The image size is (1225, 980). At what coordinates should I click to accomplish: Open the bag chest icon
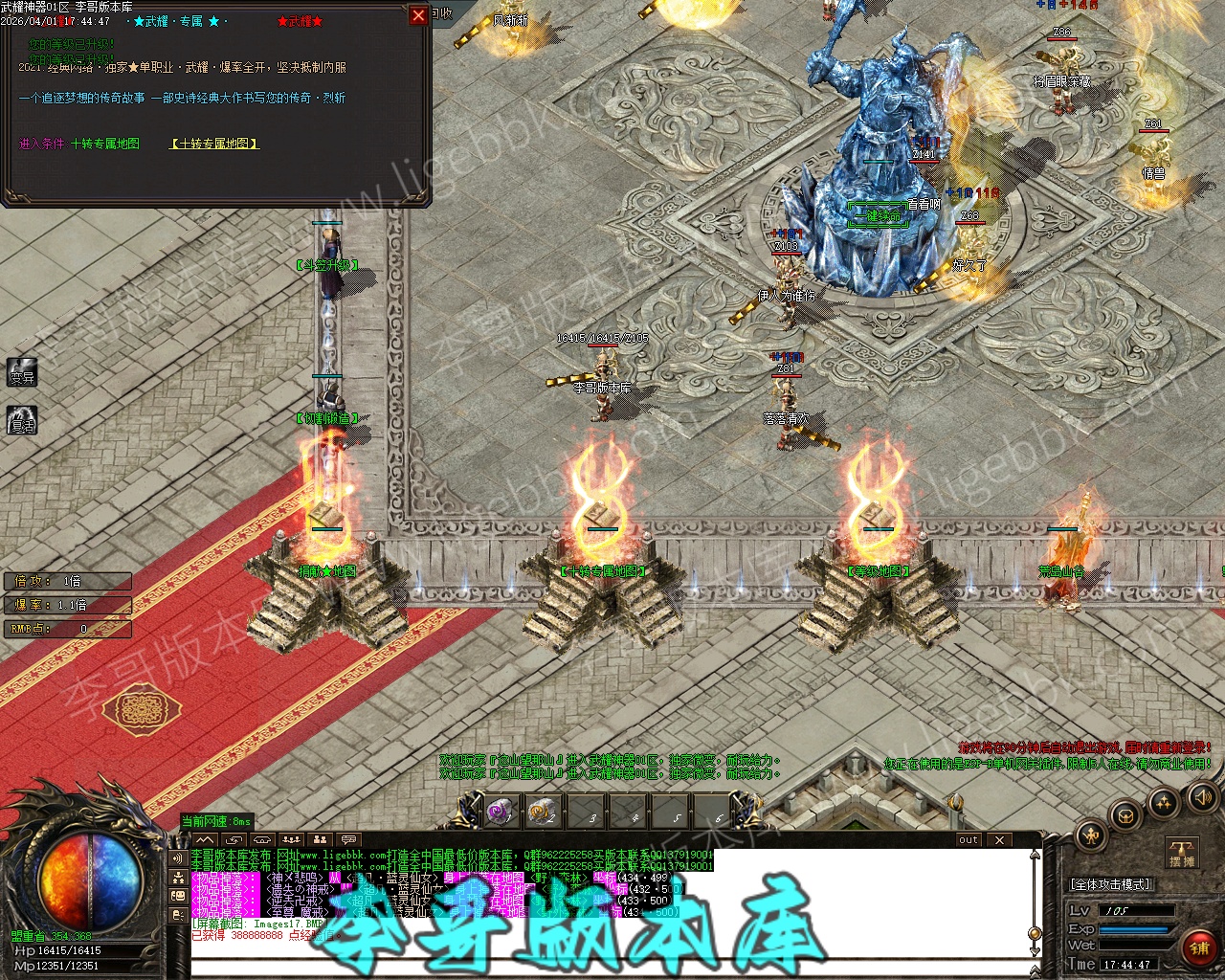pyautogui.click(x=1126, y=816)
